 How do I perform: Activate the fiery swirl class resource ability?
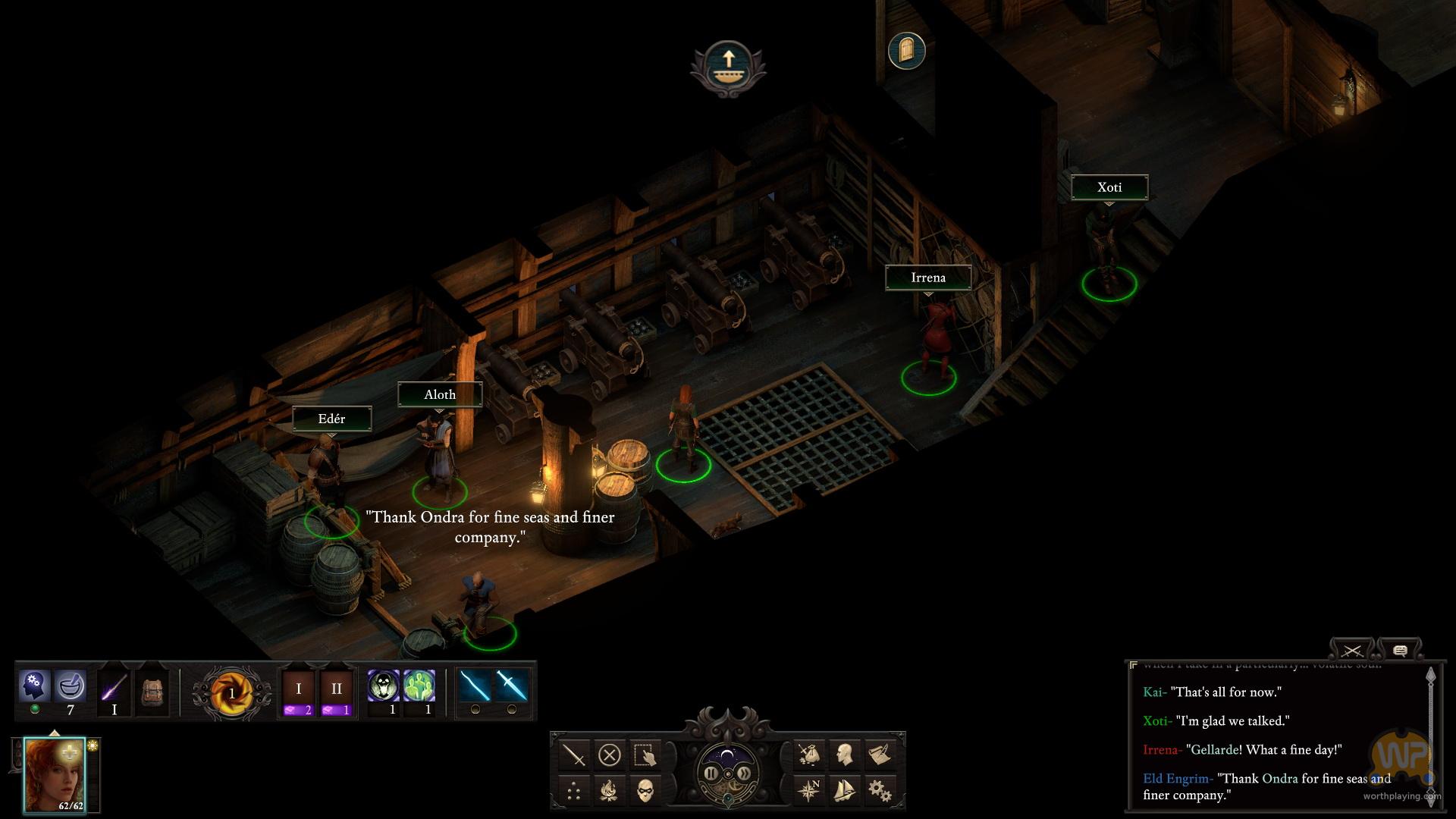(x=231, y=692)
